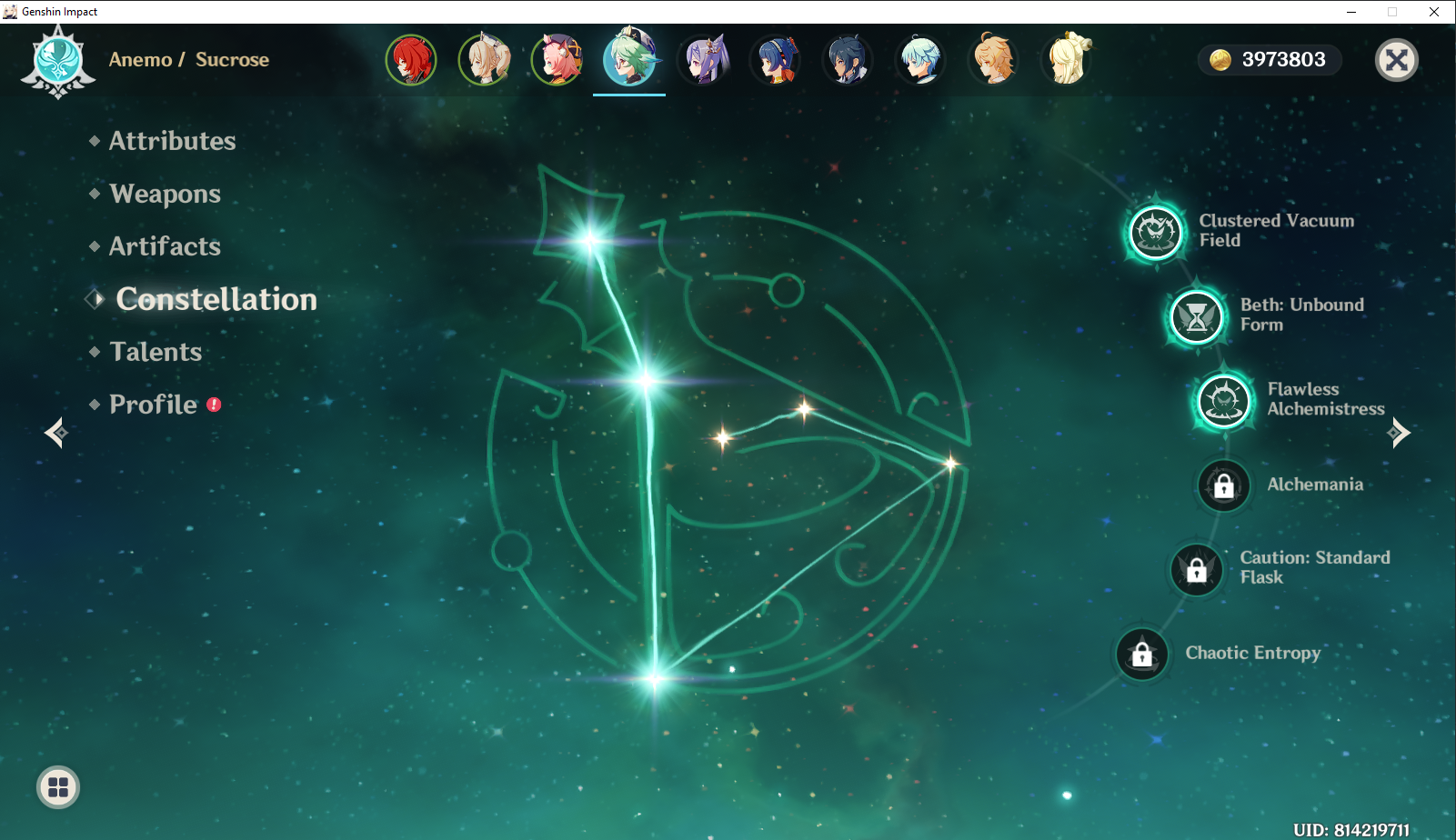Open the Profile entry
This screenshot has width=1456, height=840.
[x=153, y=405]
